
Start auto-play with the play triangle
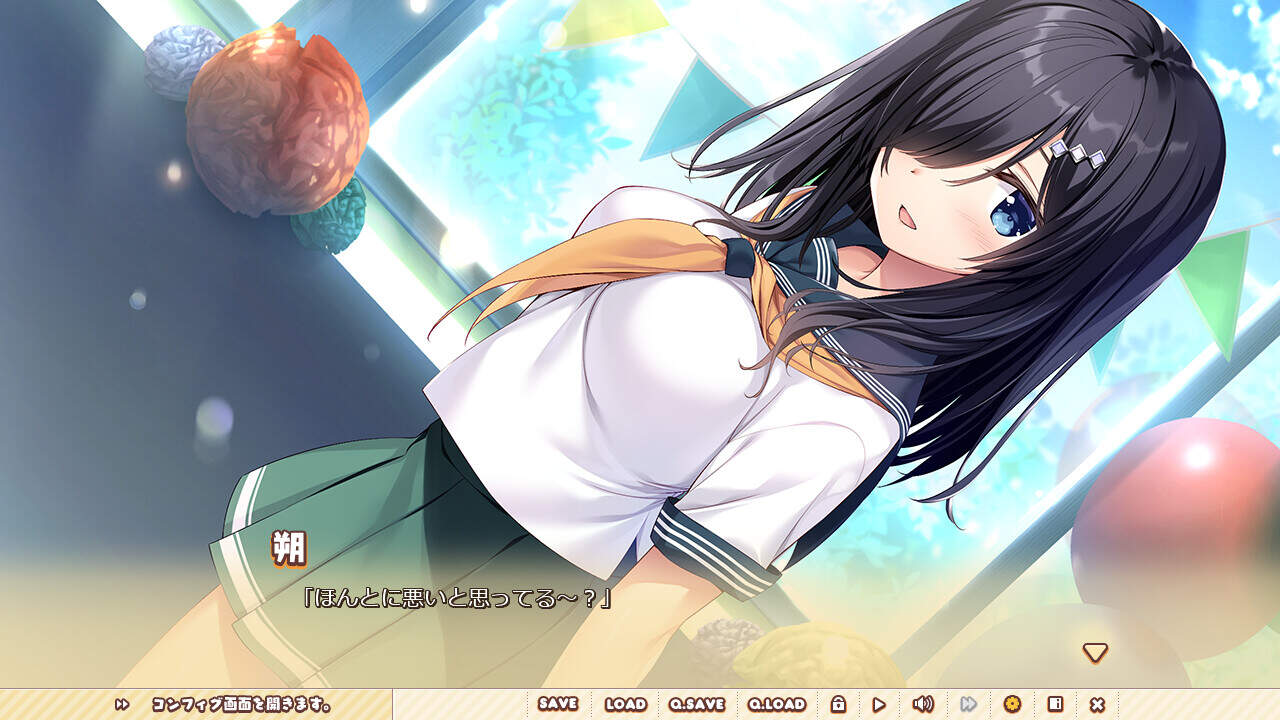(x=879, y=704)
